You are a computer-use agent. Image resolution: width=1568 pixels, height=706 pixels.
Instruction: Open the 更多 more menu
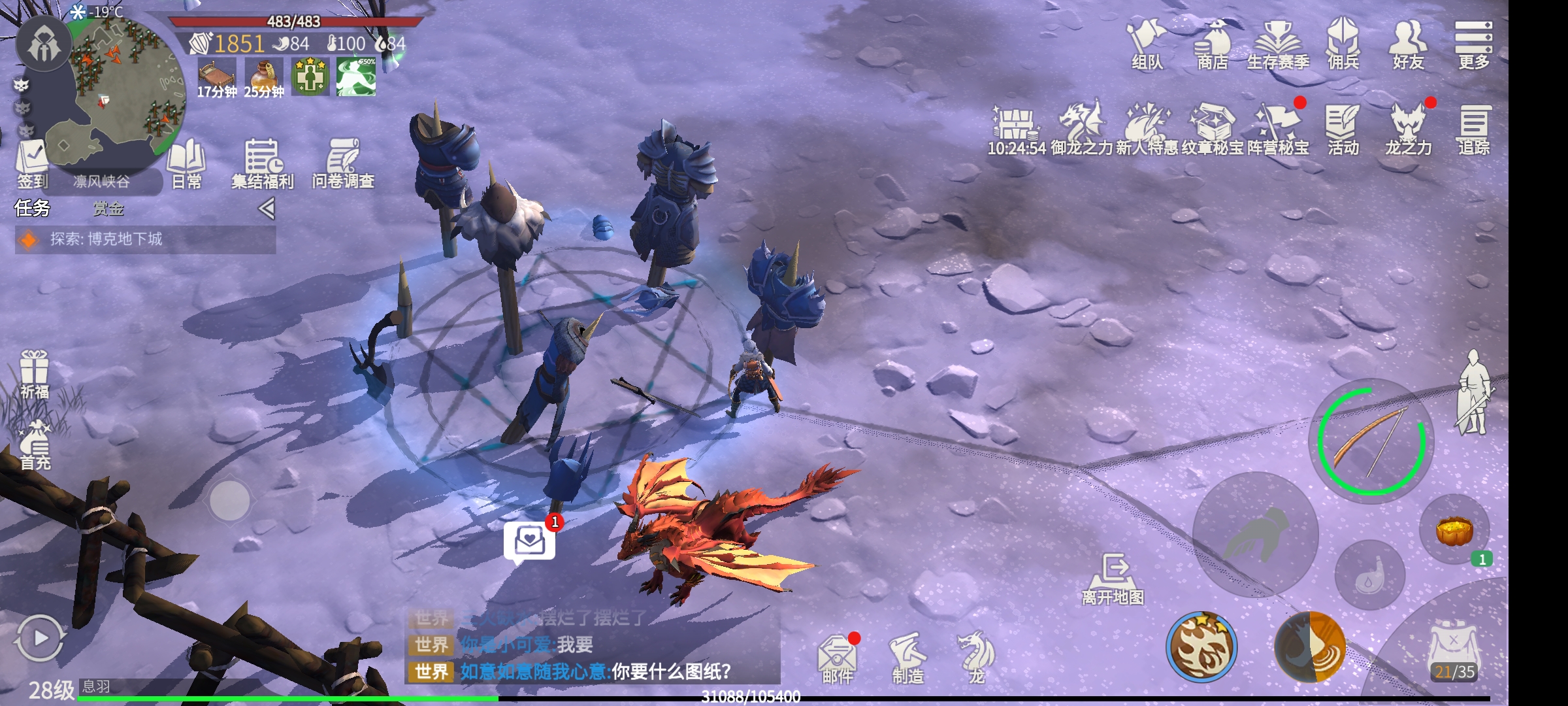(x=1473, y=43)
